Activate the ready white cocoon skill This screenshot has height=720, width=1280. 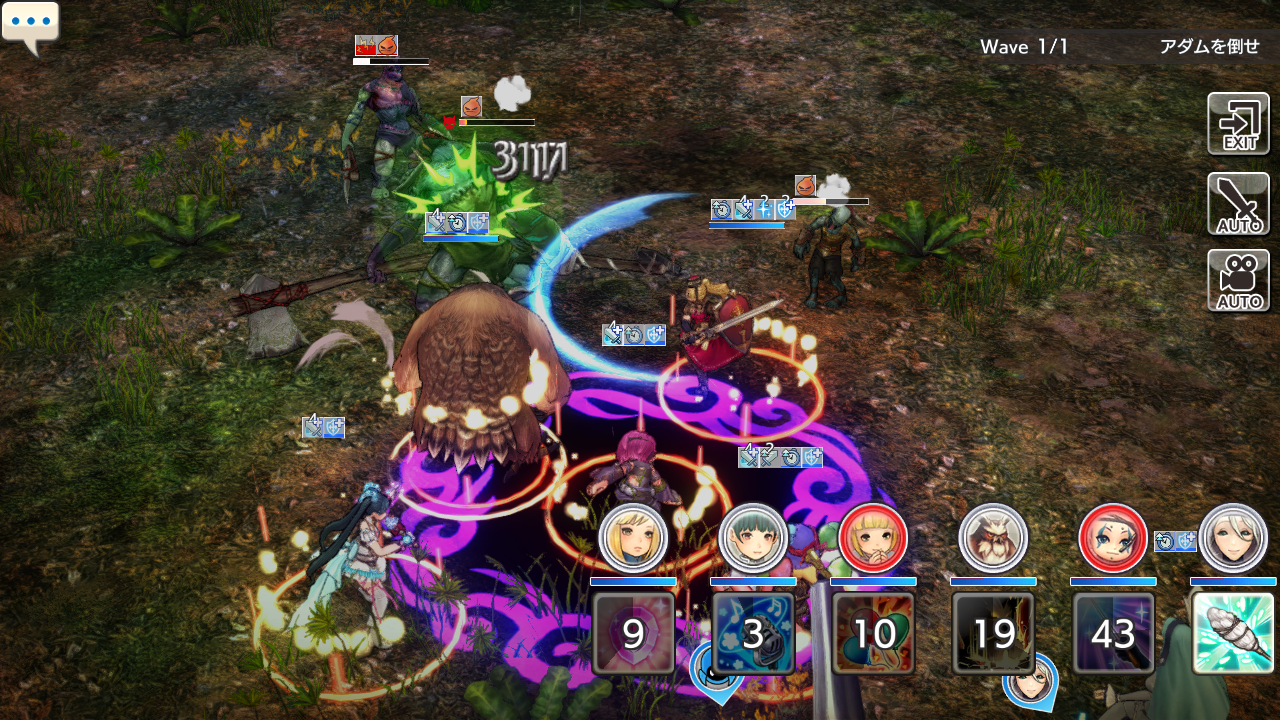[x=1233, y=632]
